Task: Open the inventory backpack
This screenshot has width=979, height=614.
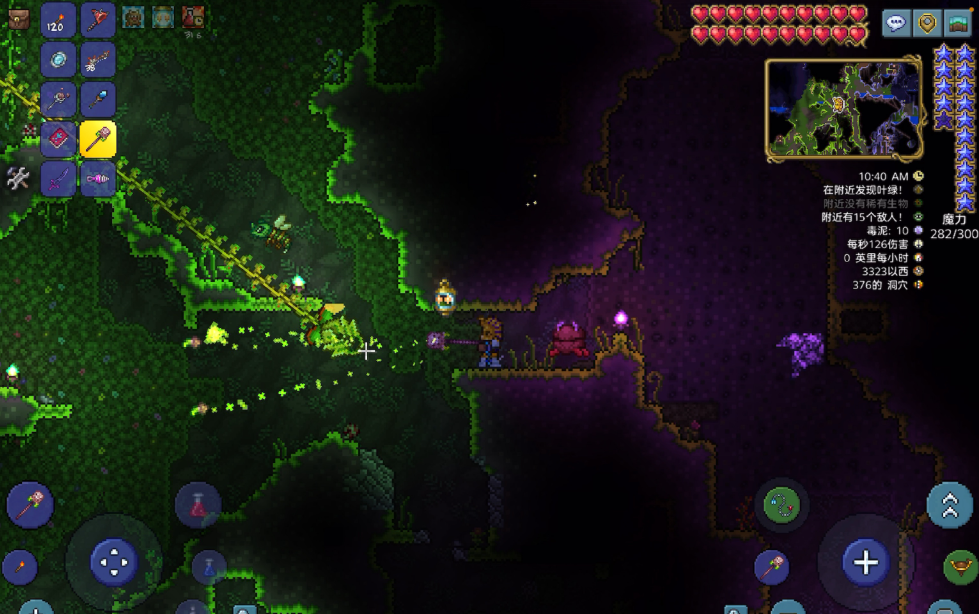Action: pyautogui.click(x=18, y=18)
